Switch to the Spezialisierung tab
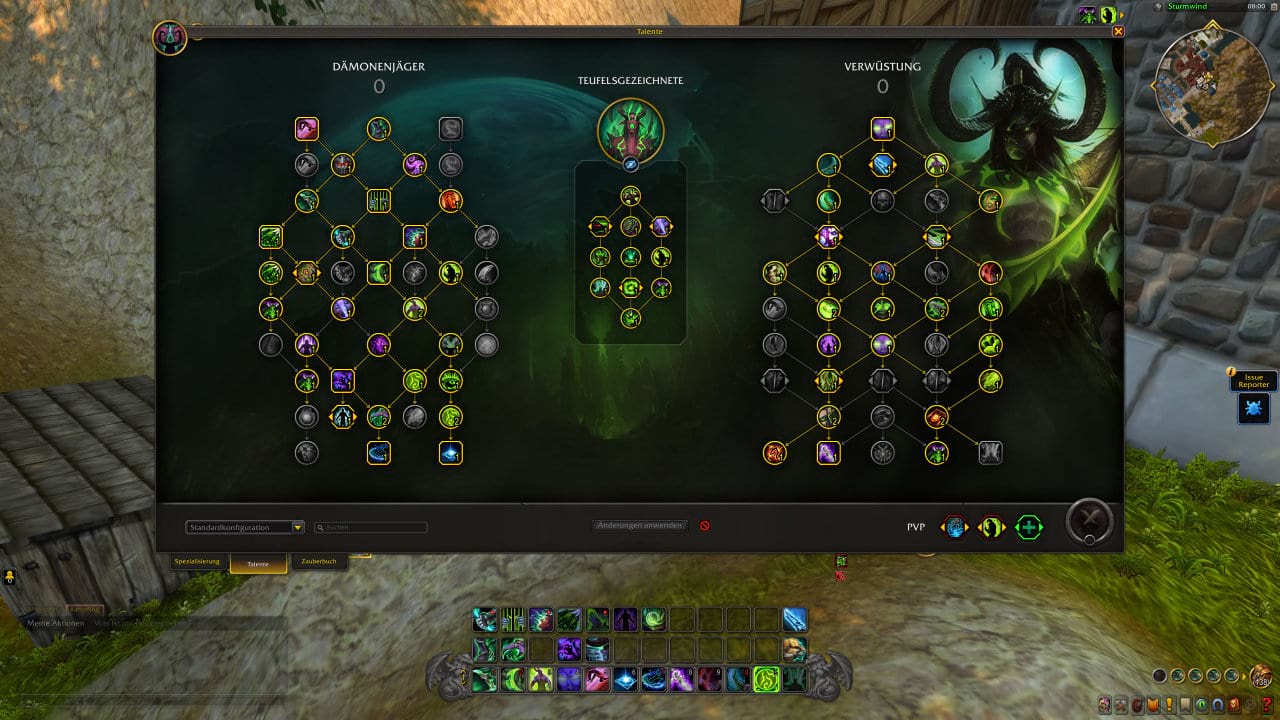 click(197, 562)
